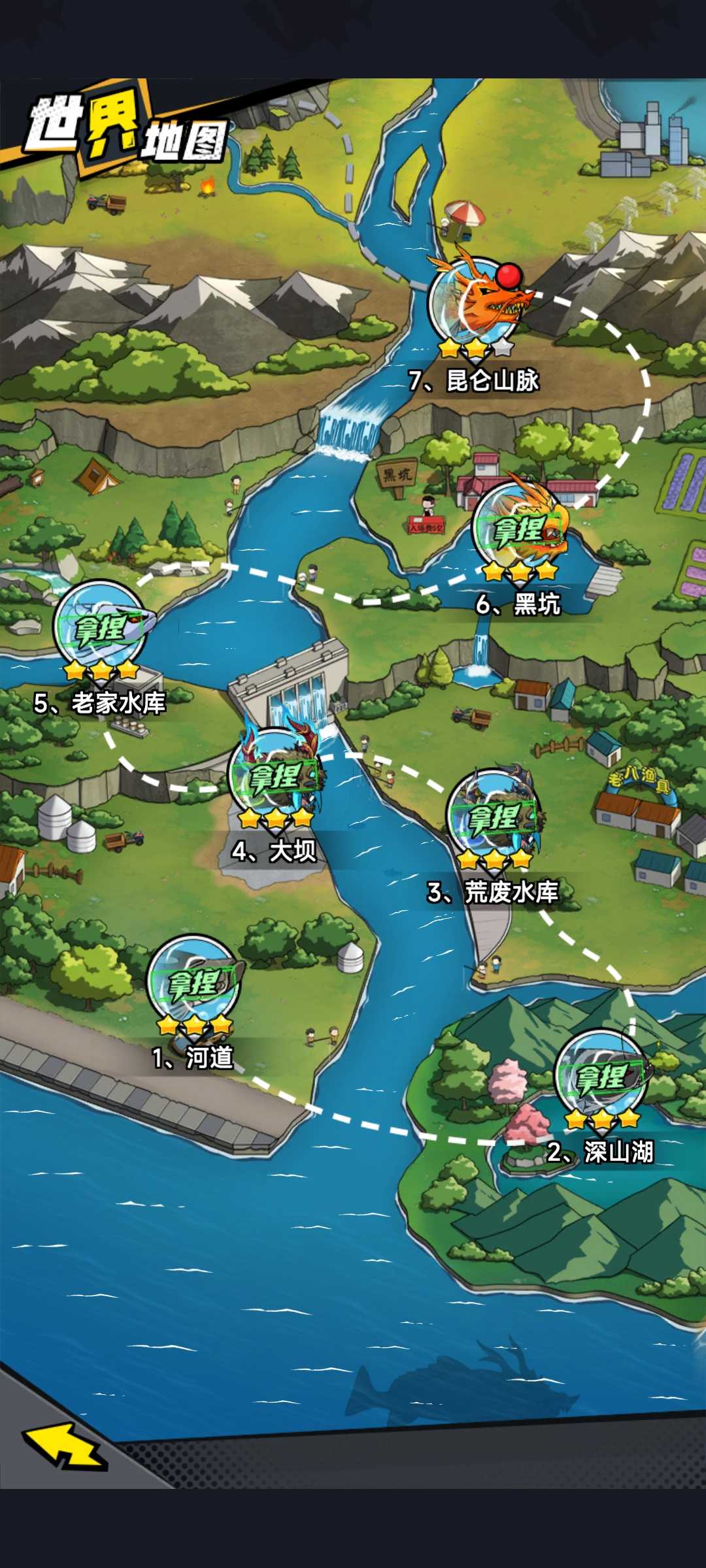Choose the 2、深山湖 stage bubble
This screenshot has width=706, height=1568.
[601, 1077]
